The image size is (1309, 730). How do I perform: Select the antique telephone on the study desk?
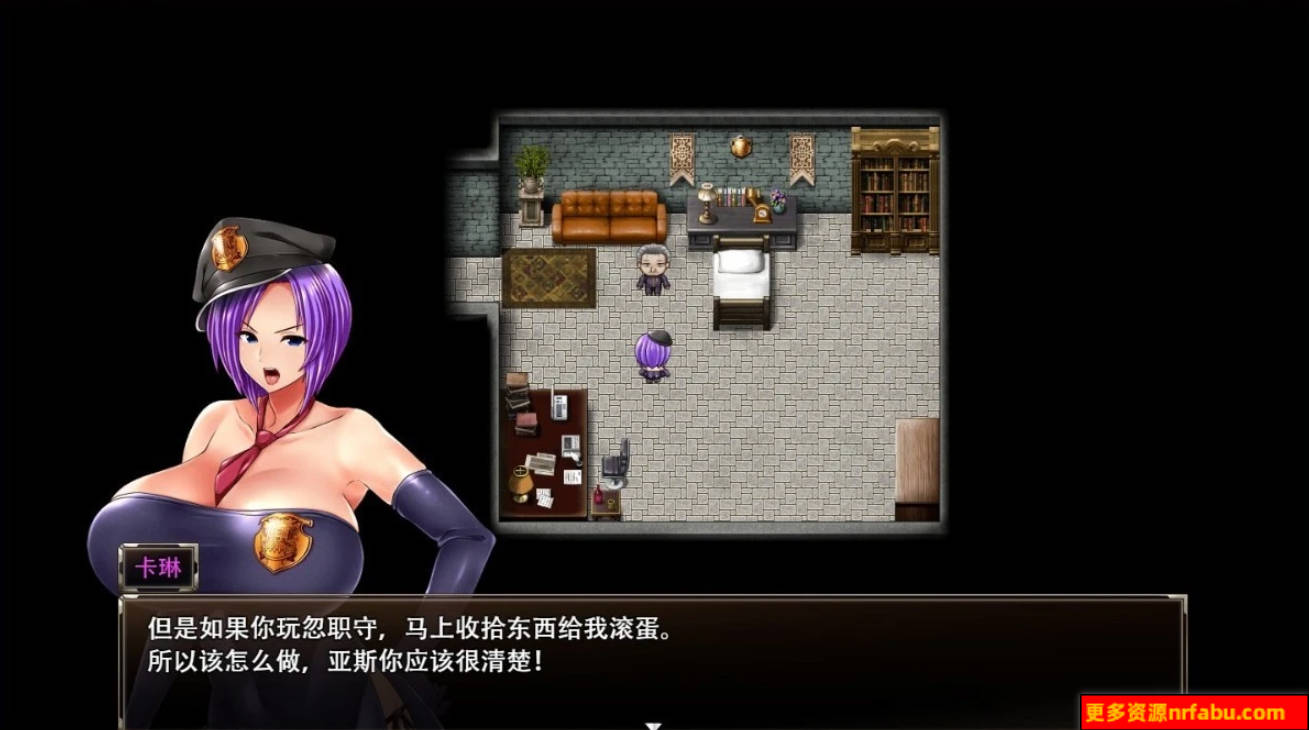[x=760, y=210]
